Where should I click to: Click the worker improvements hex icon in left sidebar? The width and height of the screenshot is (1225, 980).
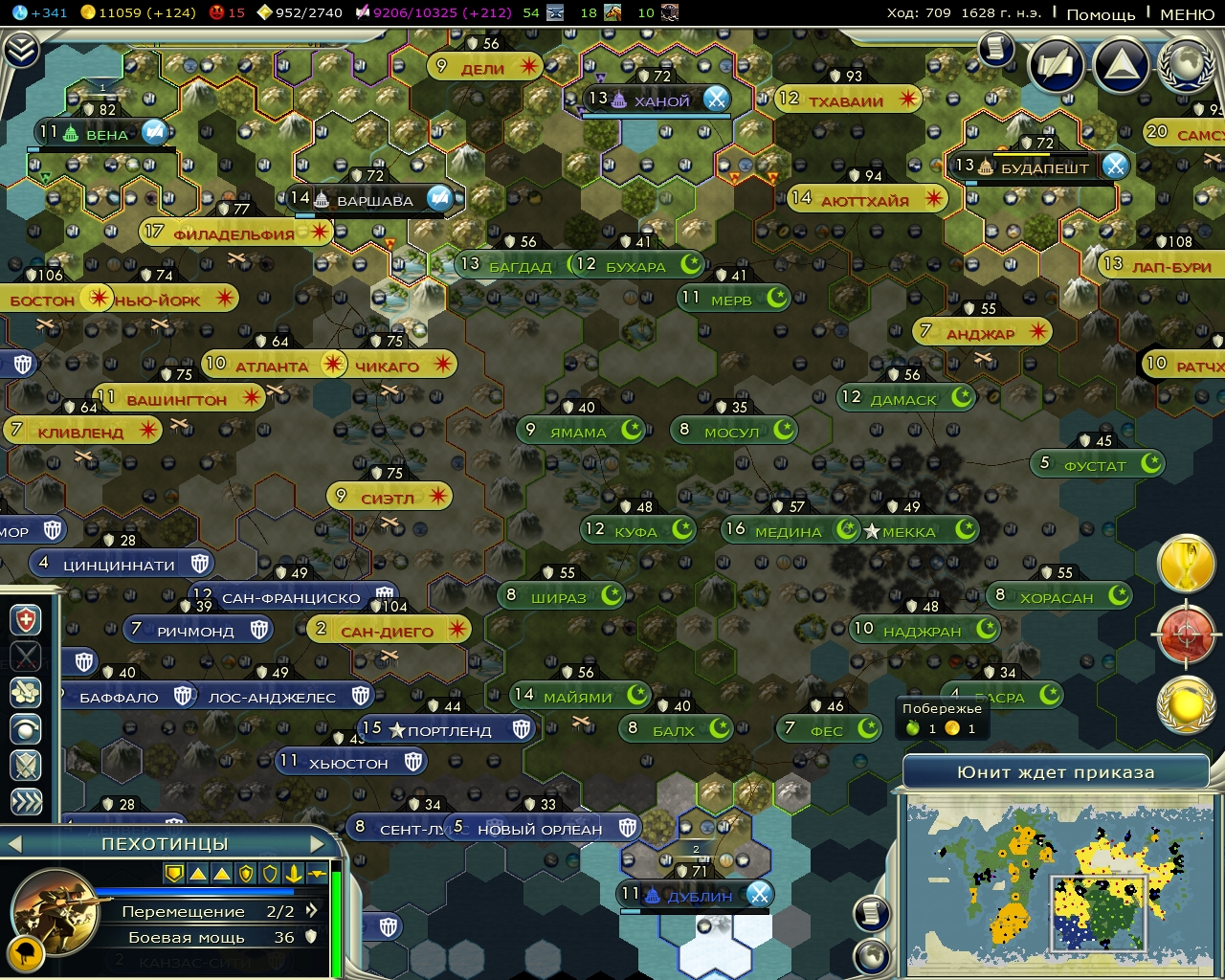[x=26, y=691]
